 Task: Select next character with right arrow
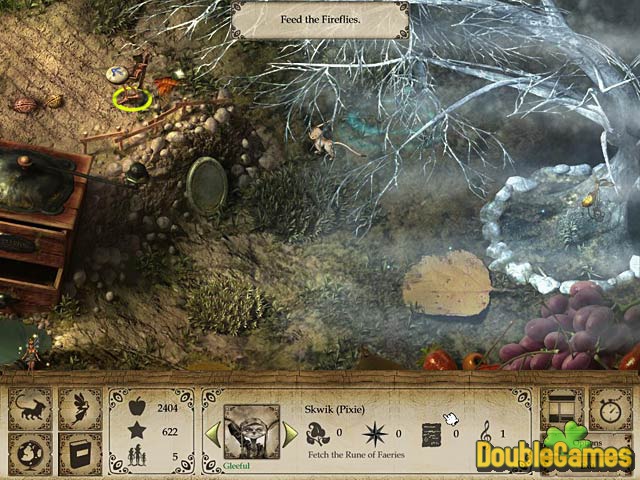[x=290, y=432]
